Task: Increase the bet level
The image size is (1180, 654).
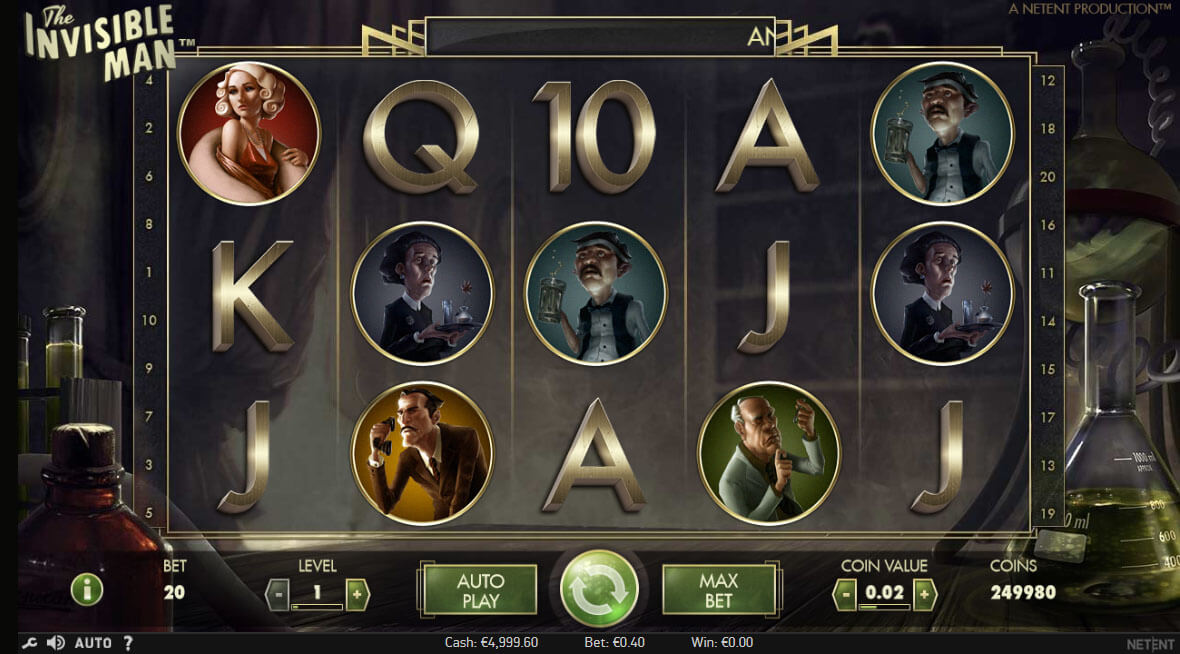Action: [357, 593]
